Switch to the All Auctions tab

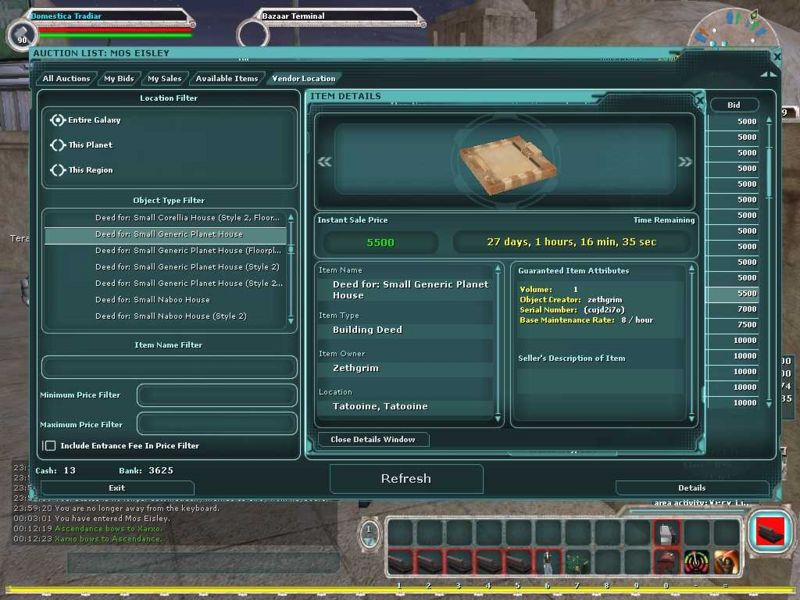[x=66, y=78]
